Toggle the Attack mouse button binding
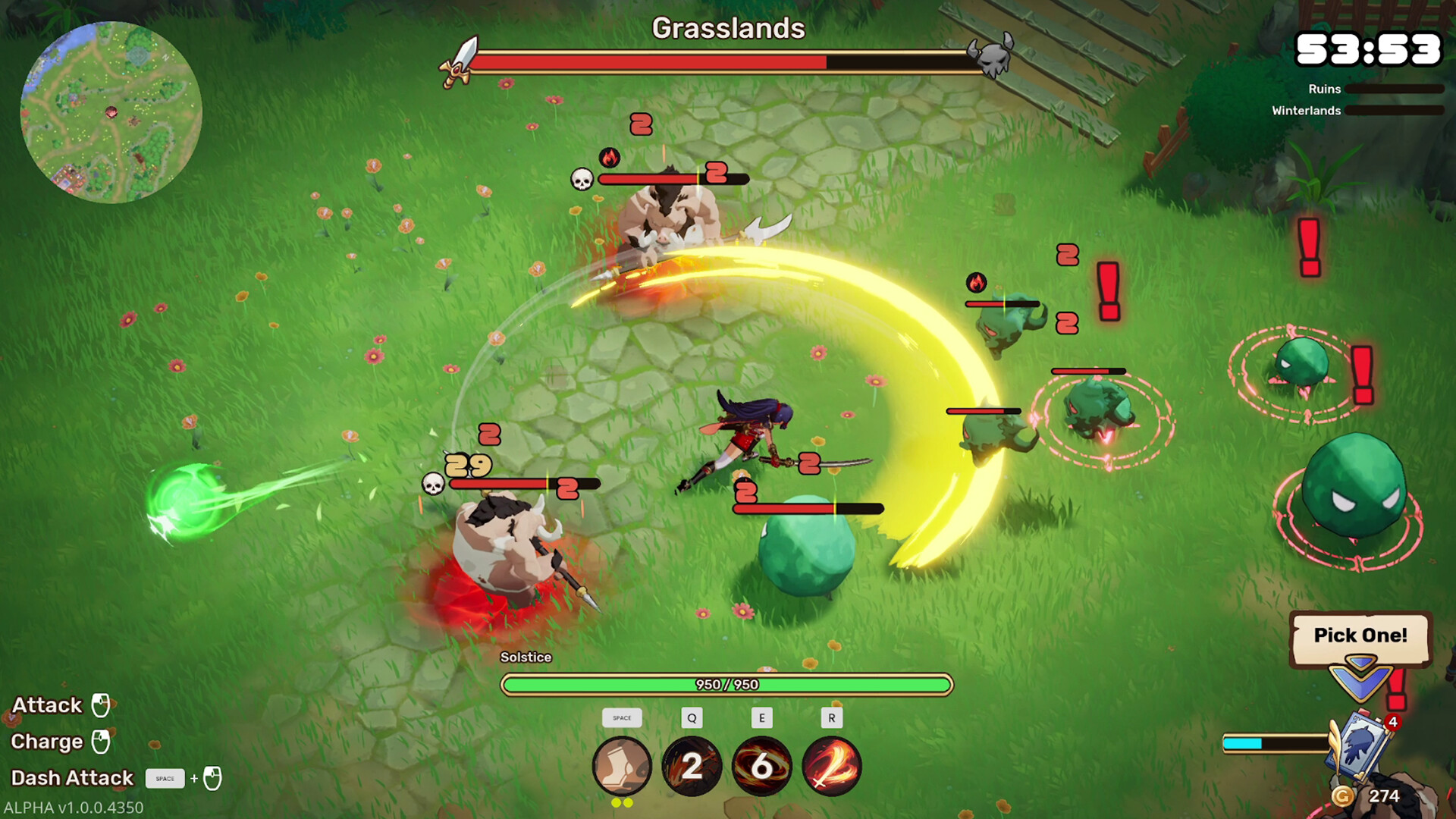The image size is (1456, 819). coord(99,705)
